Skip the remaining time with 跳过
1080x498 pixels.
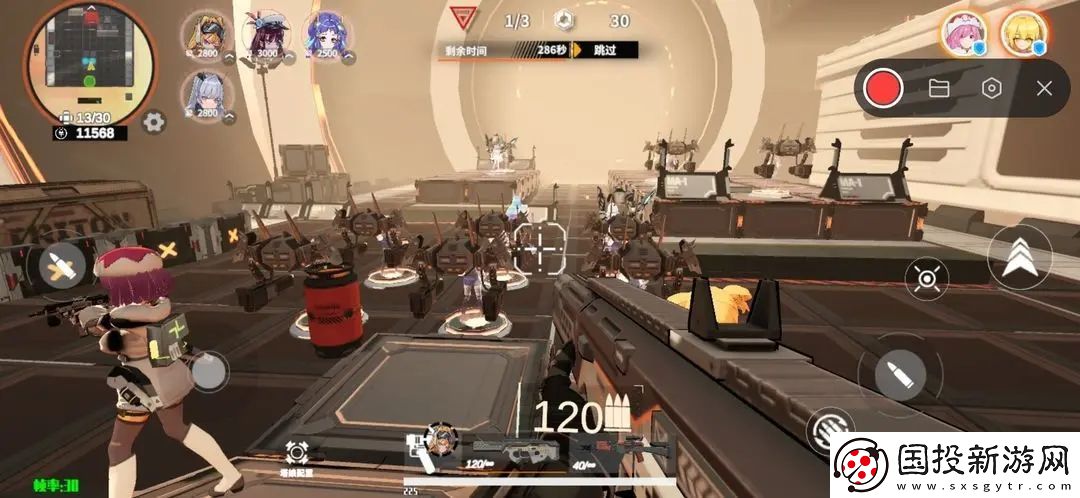pyautogui.click(x=605, y=49)
